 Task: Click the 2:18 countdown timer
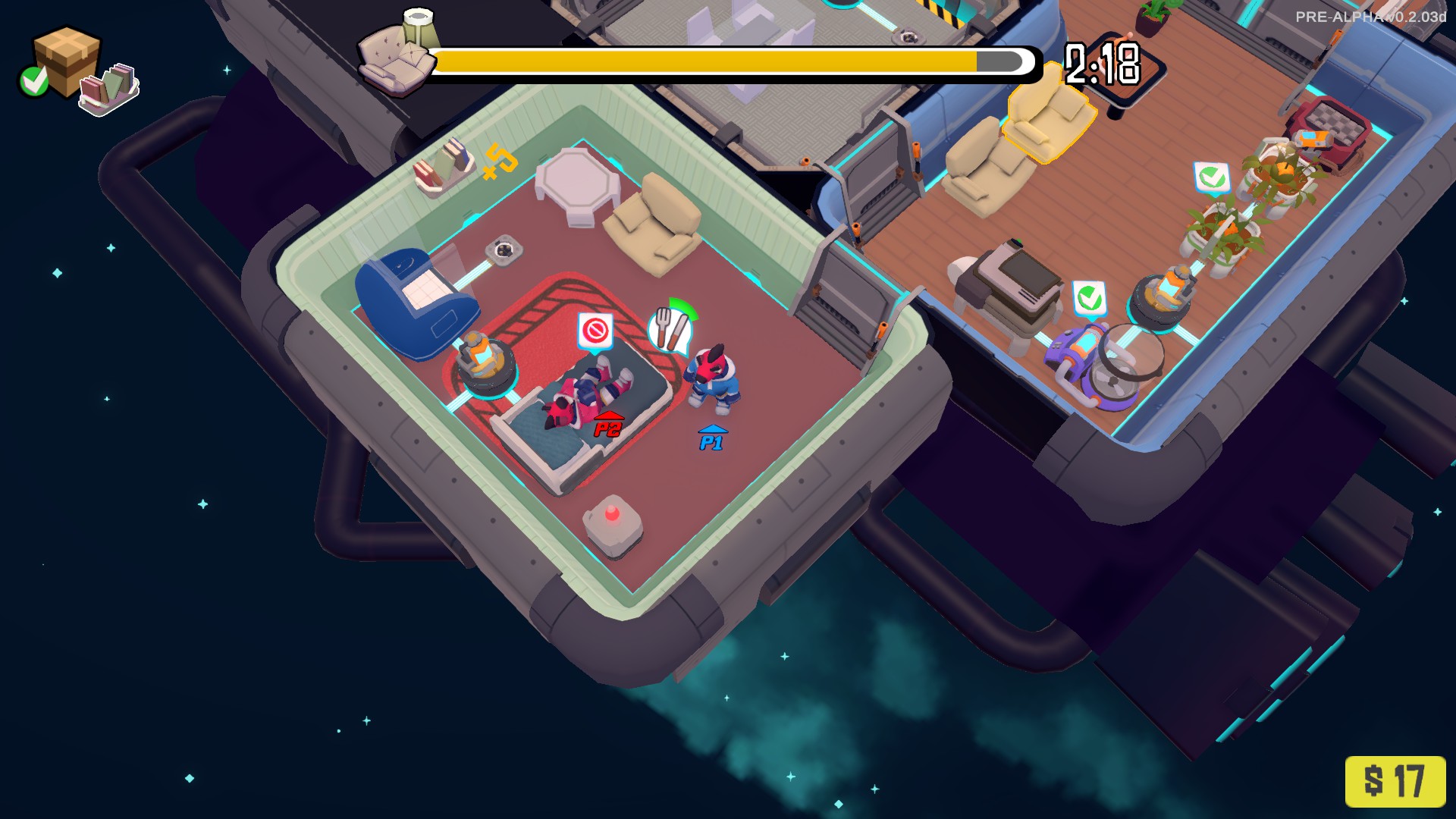(1101, 64)
